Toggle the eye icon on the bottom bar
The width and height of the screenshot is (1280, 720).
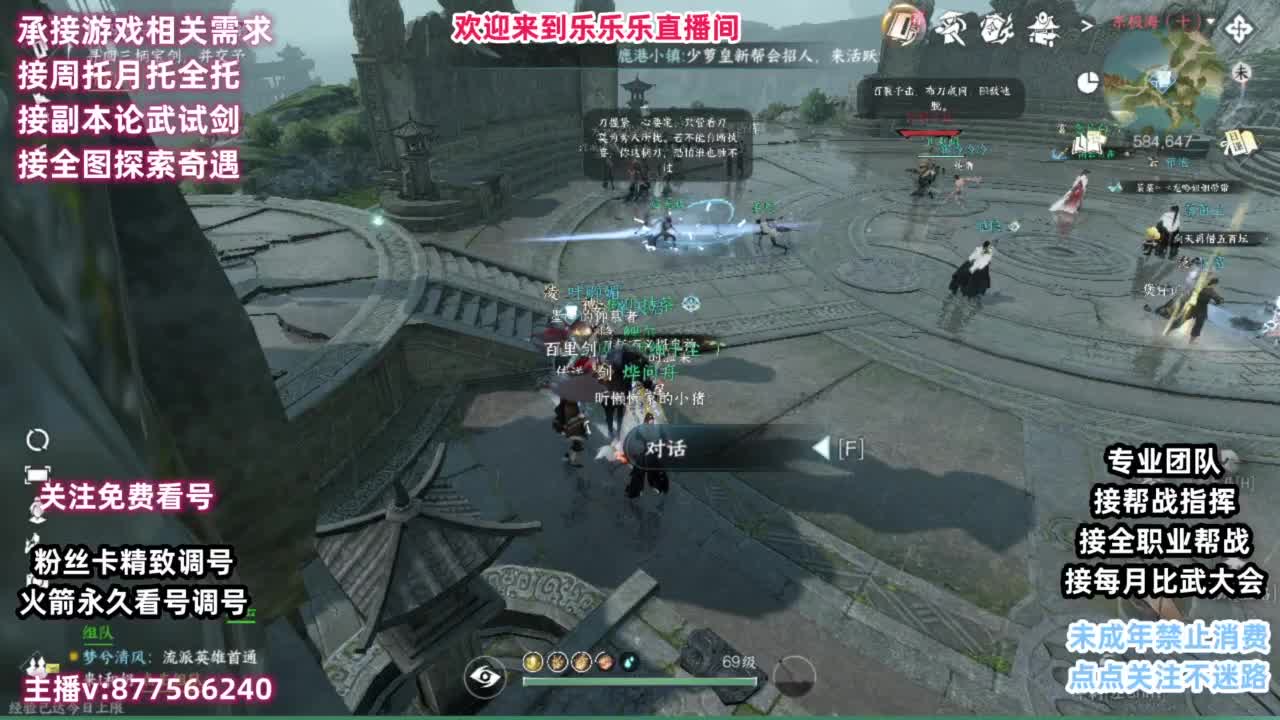pyautogui.click(x=482, y=678)
